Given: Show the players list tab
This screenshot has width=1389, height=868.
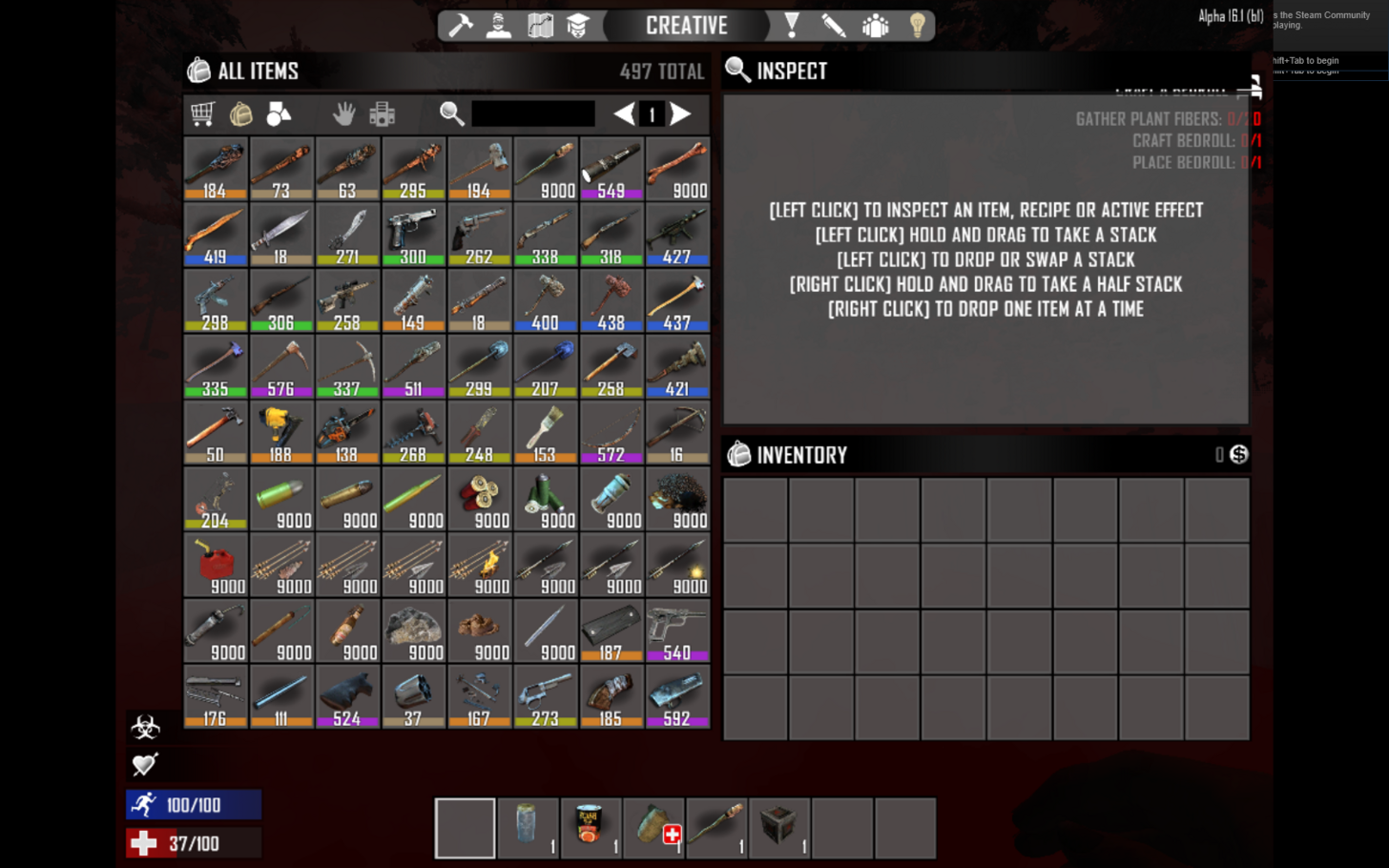Looking at the screenshot, I should [x=875, y=26].
